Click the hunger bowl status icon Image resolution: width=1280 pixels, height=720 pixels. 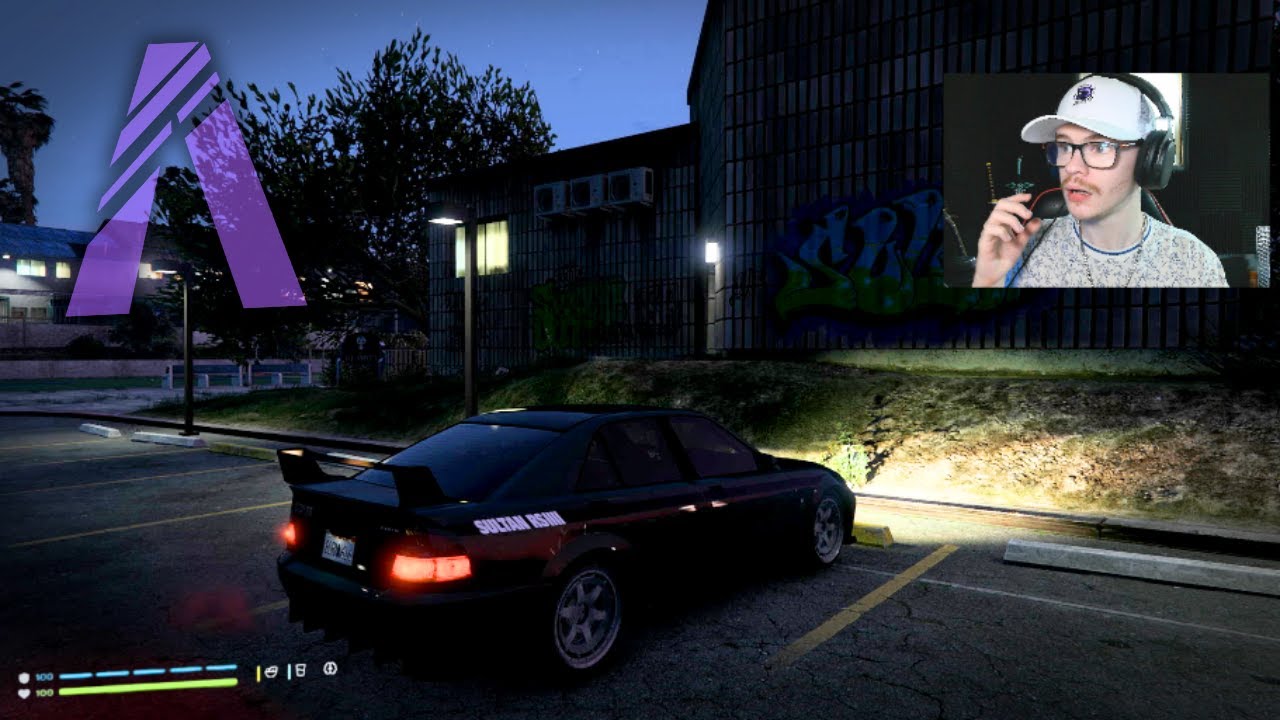269,671
